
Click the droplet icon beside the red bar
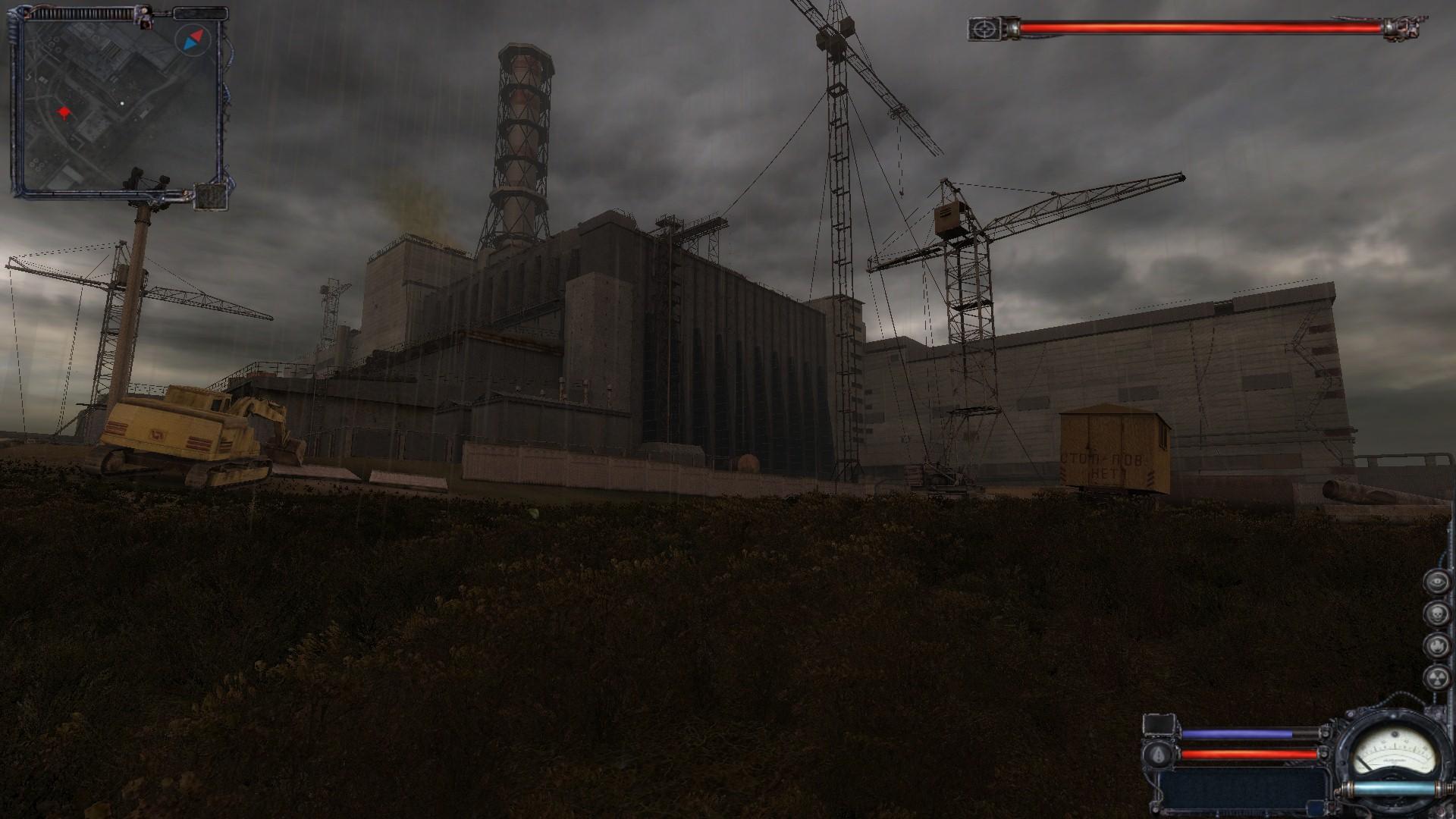(x=1159, y=754)
